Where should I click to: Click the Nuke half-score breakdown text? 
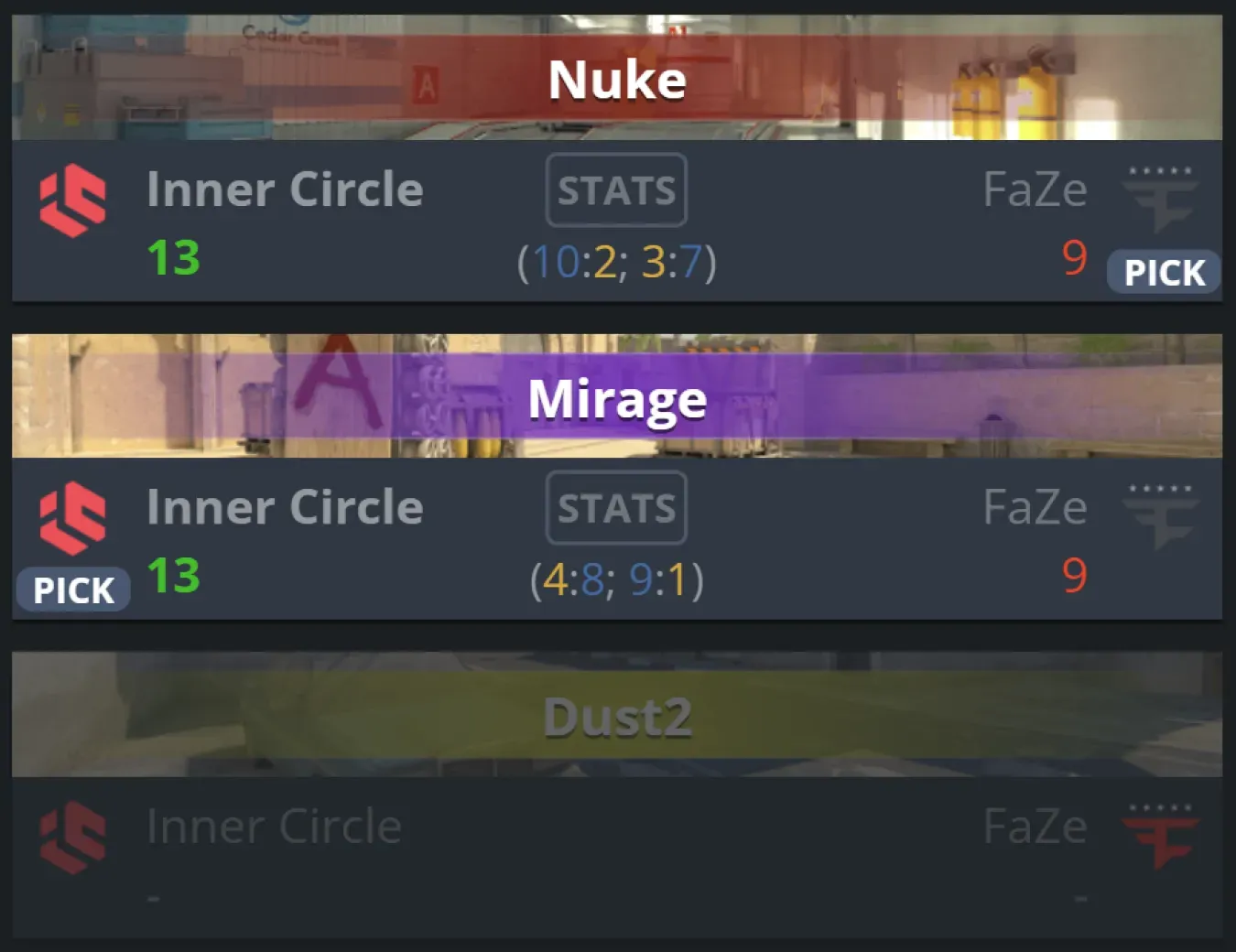(615, 264)
